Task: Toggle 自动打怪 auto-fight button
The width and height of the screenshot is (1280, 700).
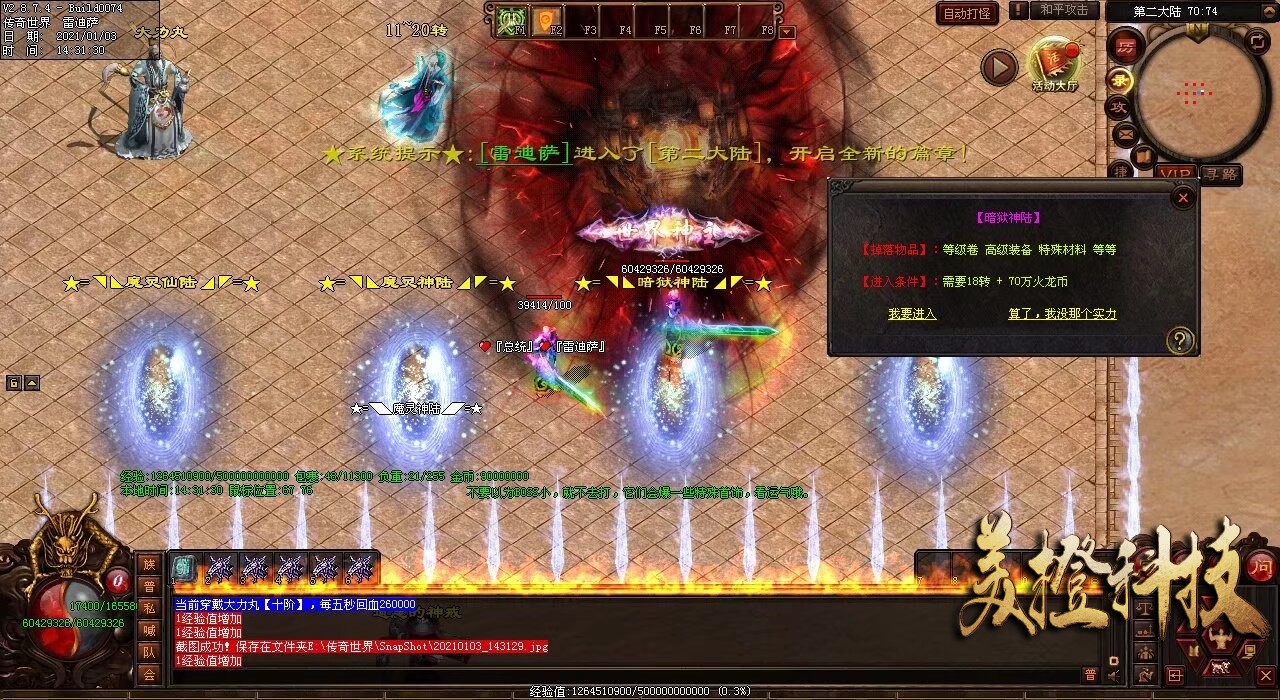Action: pos(967,14)
